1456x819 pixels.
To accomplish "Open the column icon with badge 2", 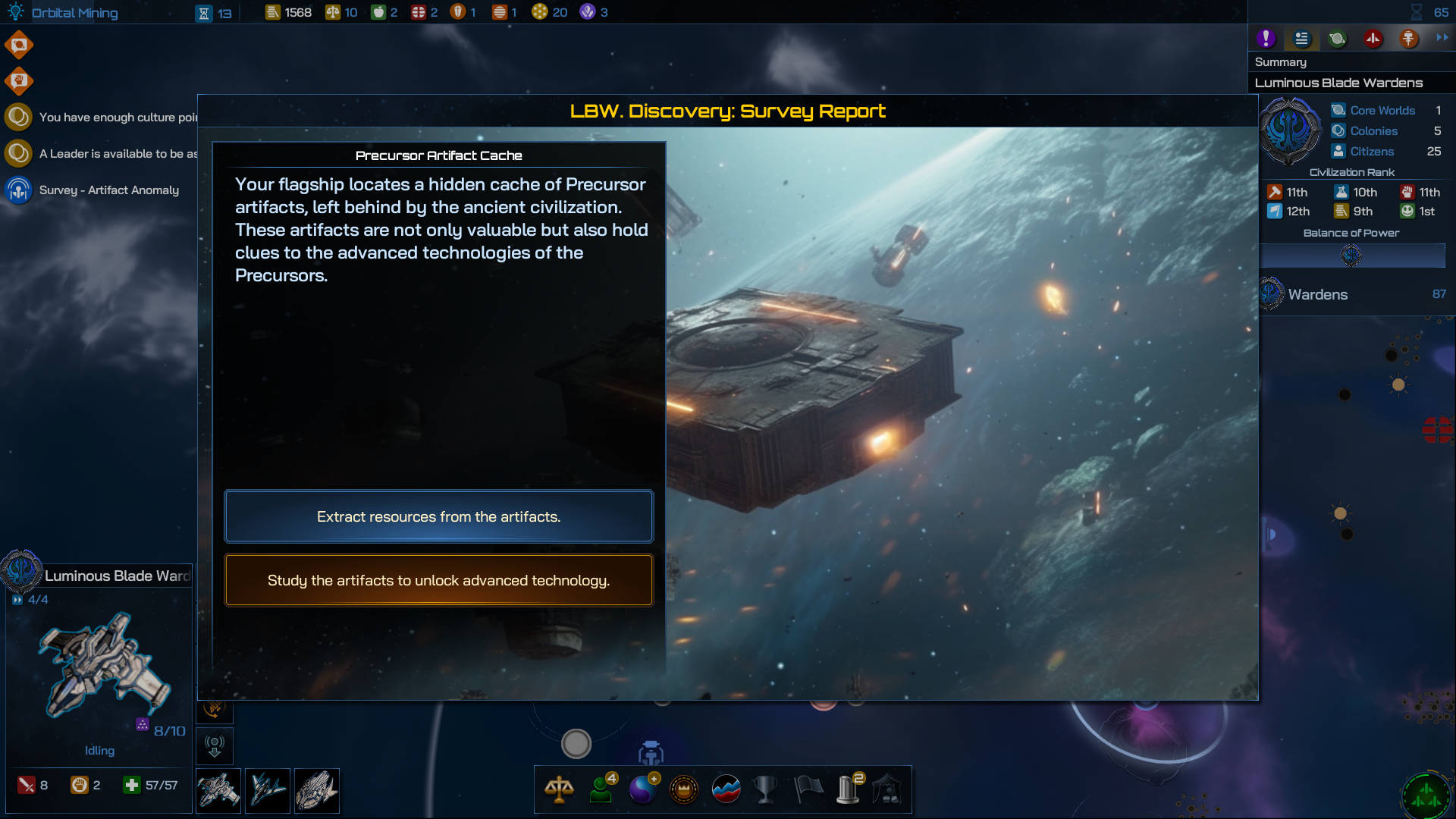I will pyautogui.click(x=849, y=789).
